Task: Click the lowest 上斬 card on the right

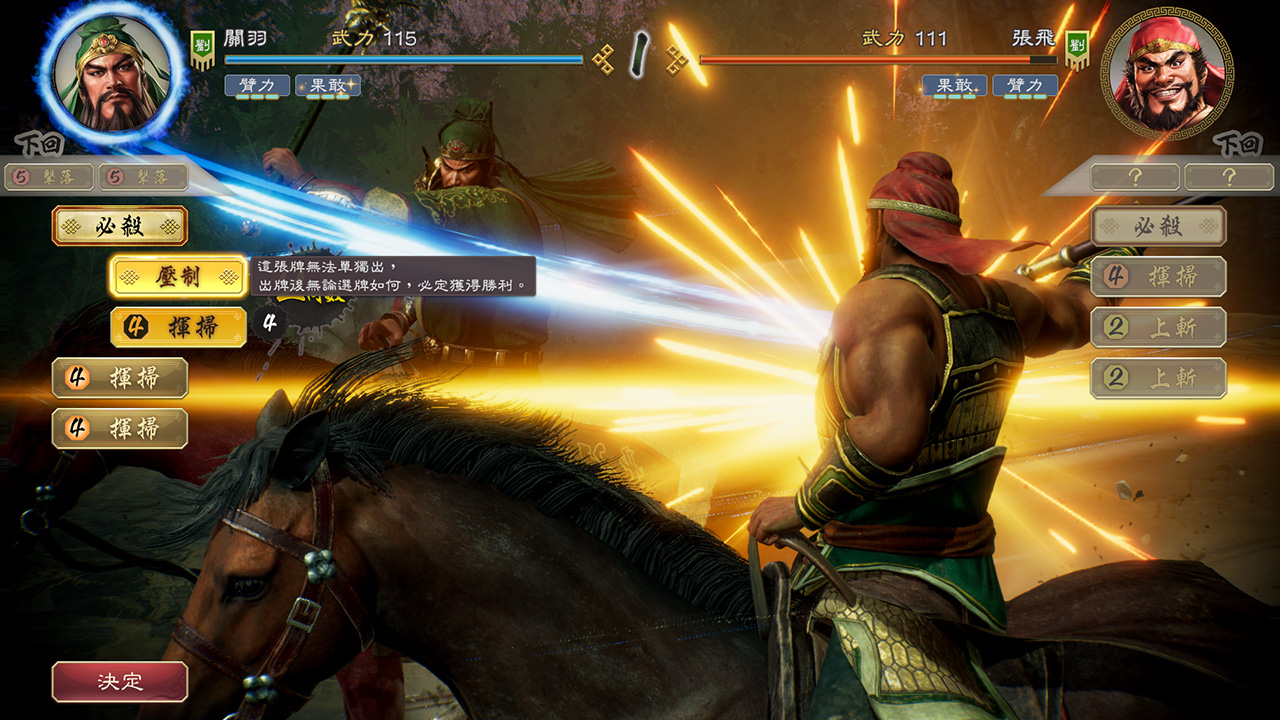Action: point(1157,377)
